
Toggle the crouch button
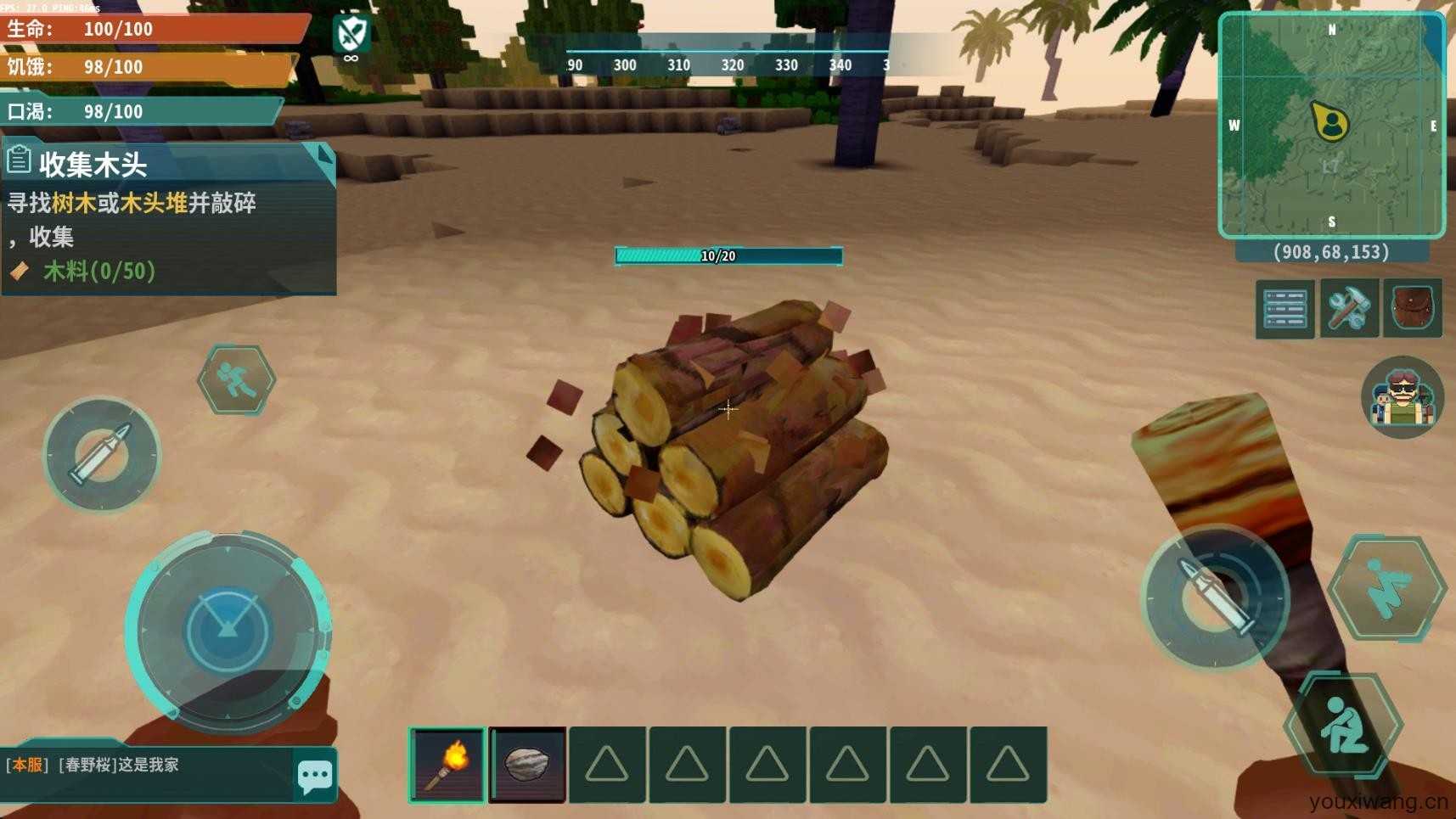pos(1342,726)
